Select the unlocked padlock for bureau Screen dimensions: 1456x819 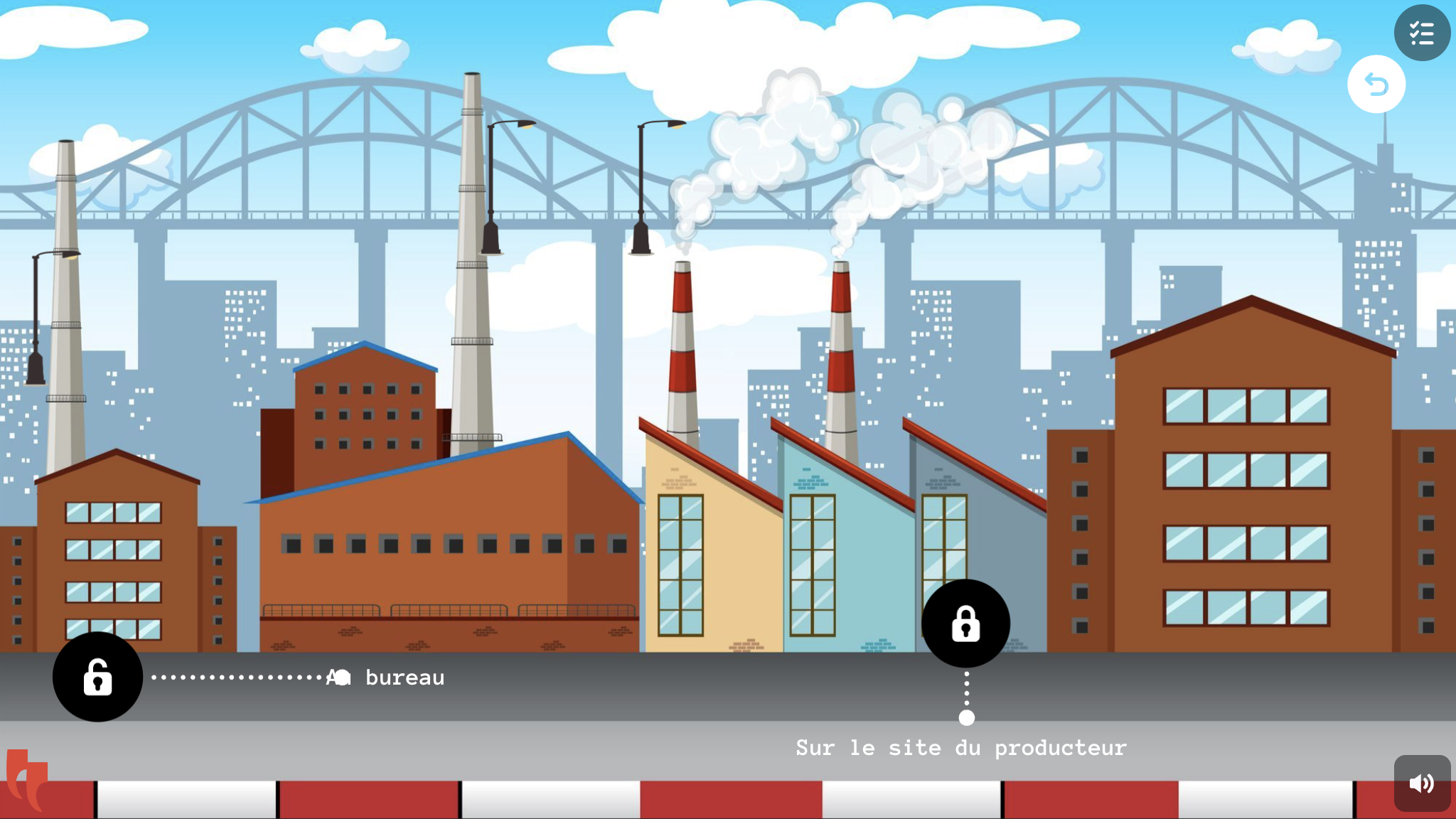tap(97, 677)
